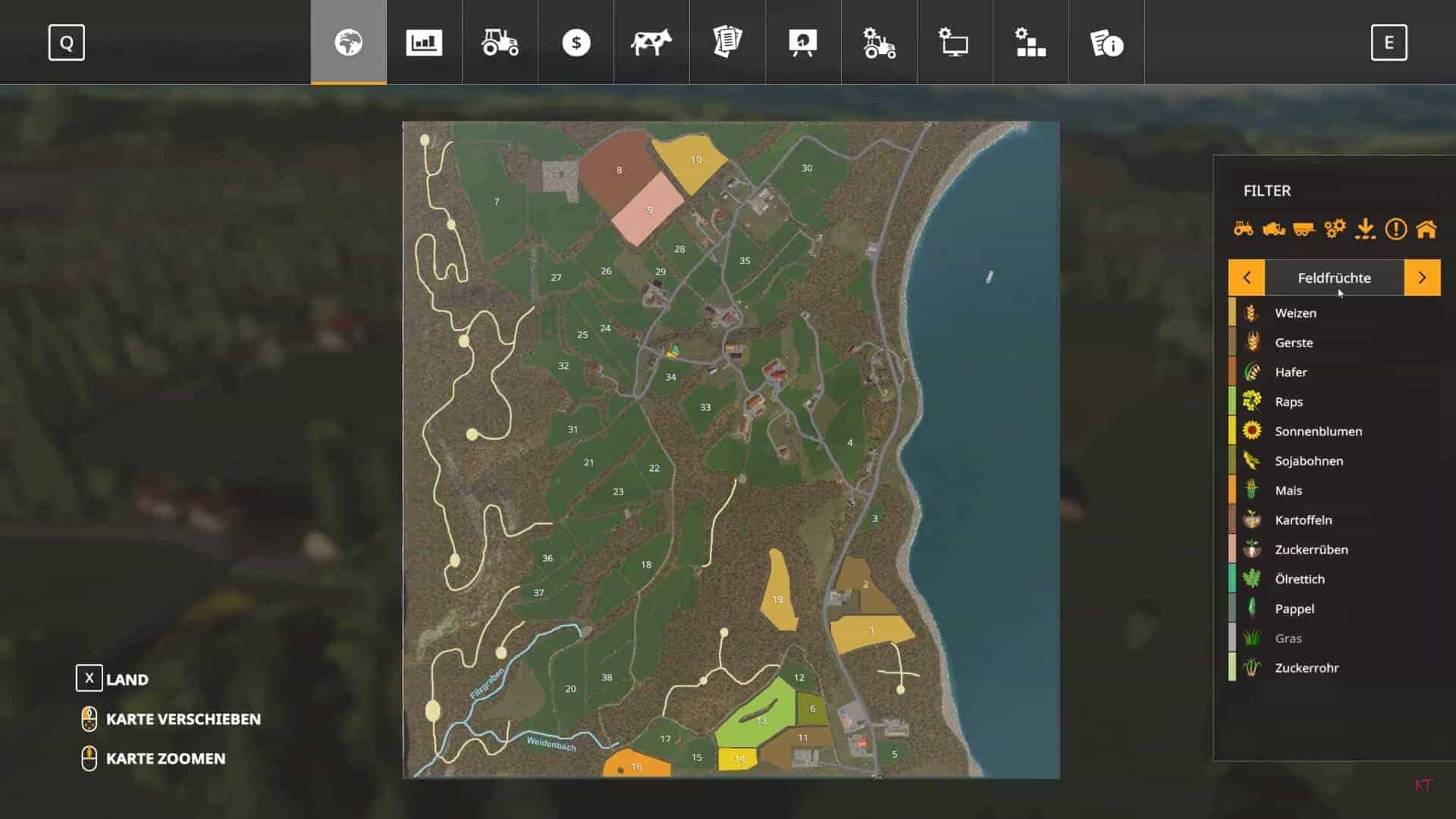
Task: Click the left arrow beside Feldfrüchte
Action: click(1247, 278)
